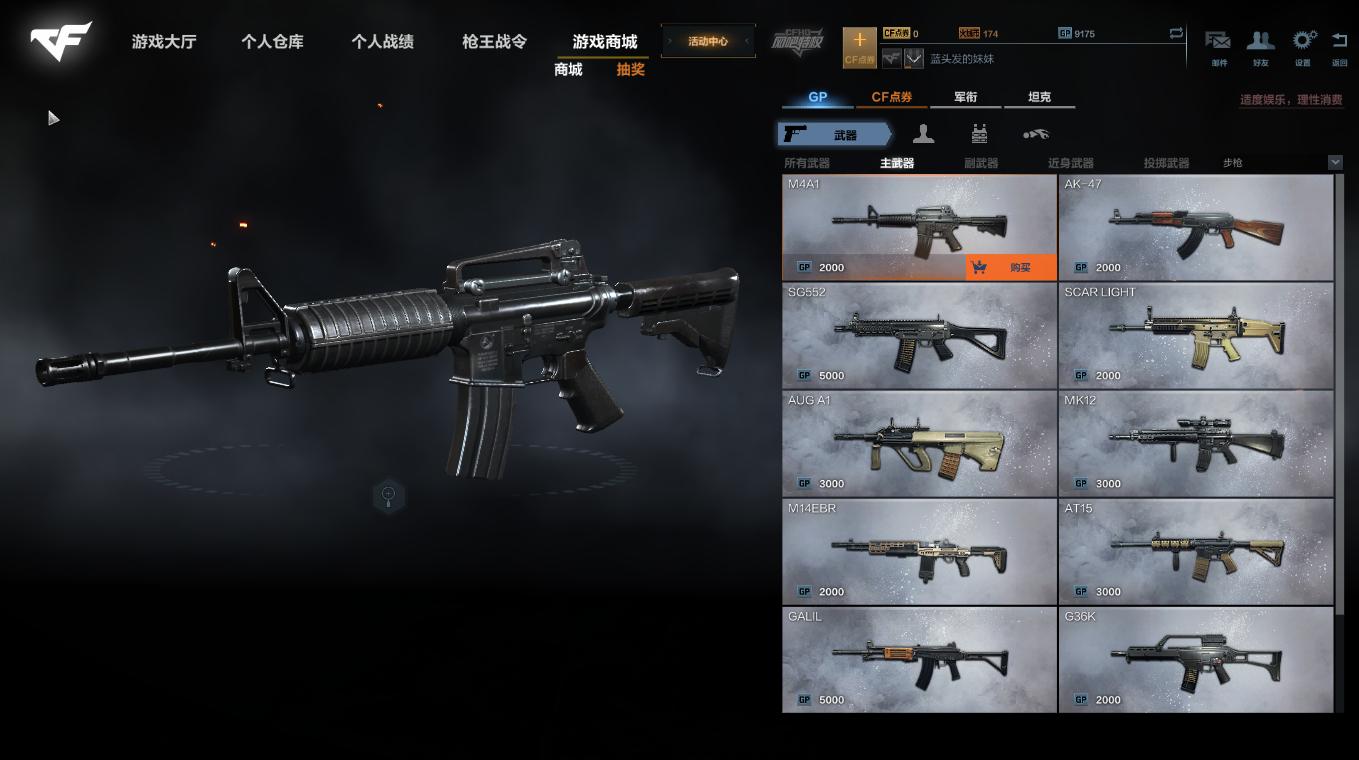Open the mail icon

click(1218, 46)
